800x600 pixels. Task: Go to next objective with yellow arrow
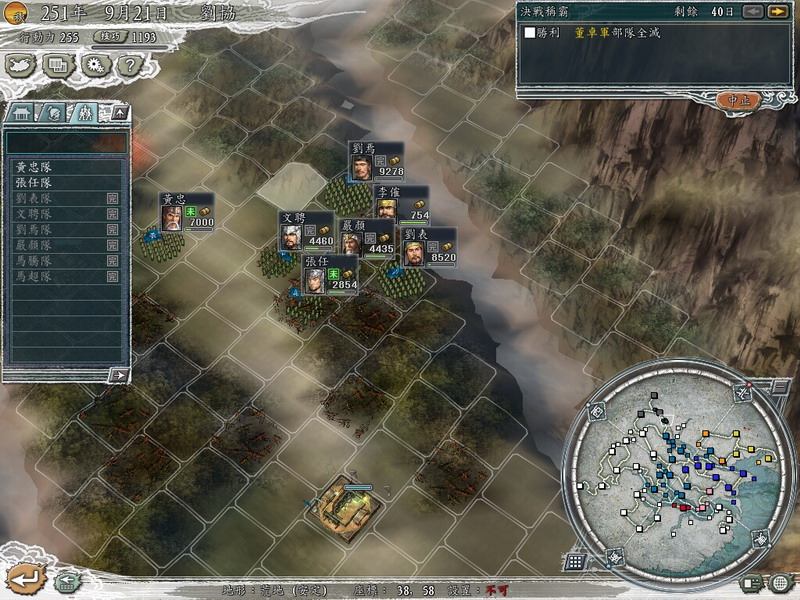777,11
